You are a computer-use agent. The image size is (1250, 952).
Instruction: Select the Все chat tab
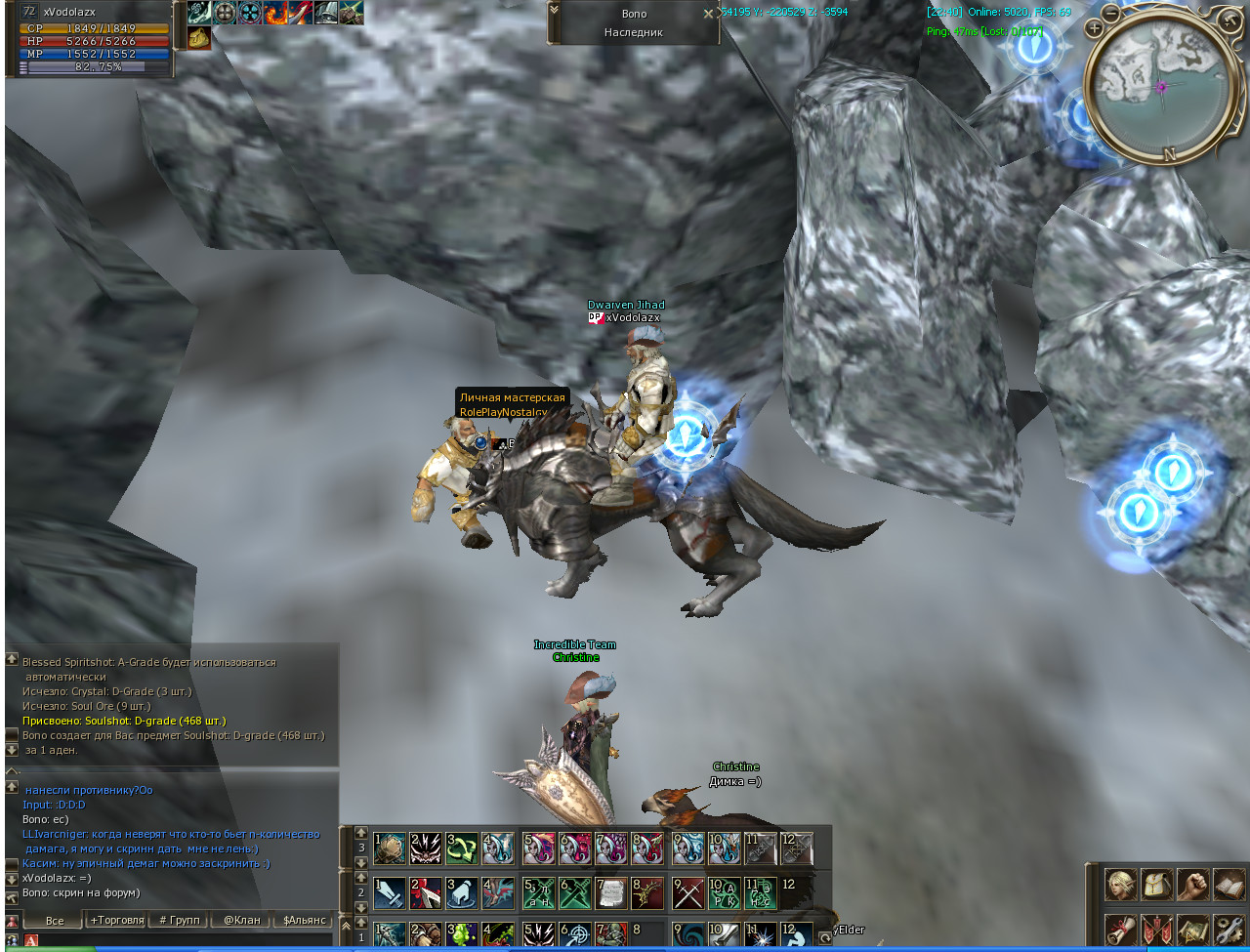(55, 920)
